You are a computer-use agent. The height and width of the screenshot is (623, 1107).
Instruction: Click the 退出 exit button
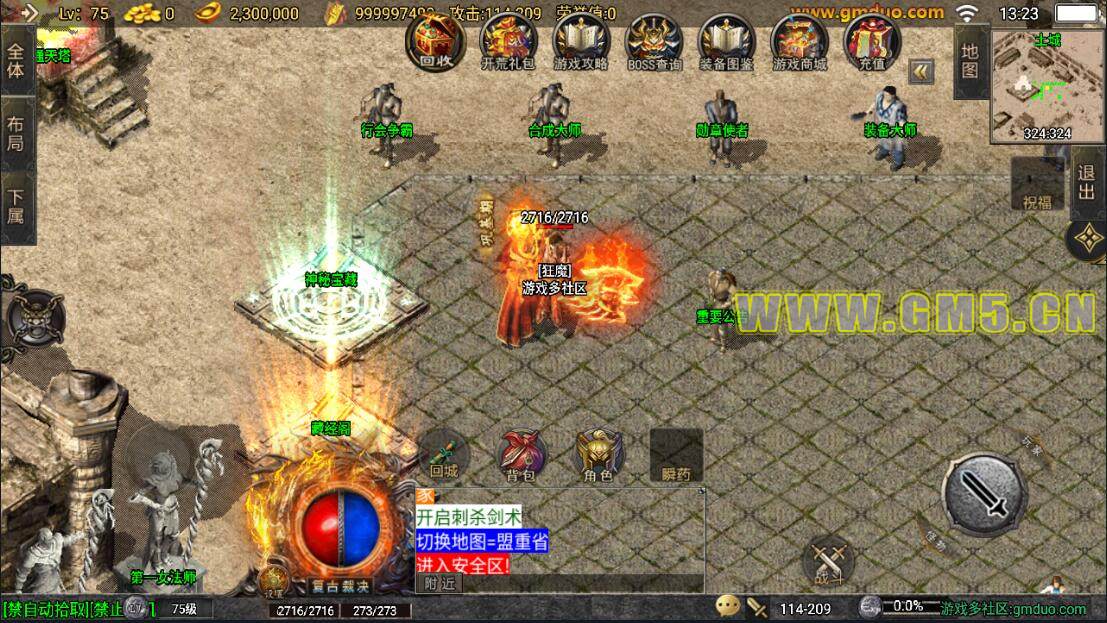(1087, 184)
